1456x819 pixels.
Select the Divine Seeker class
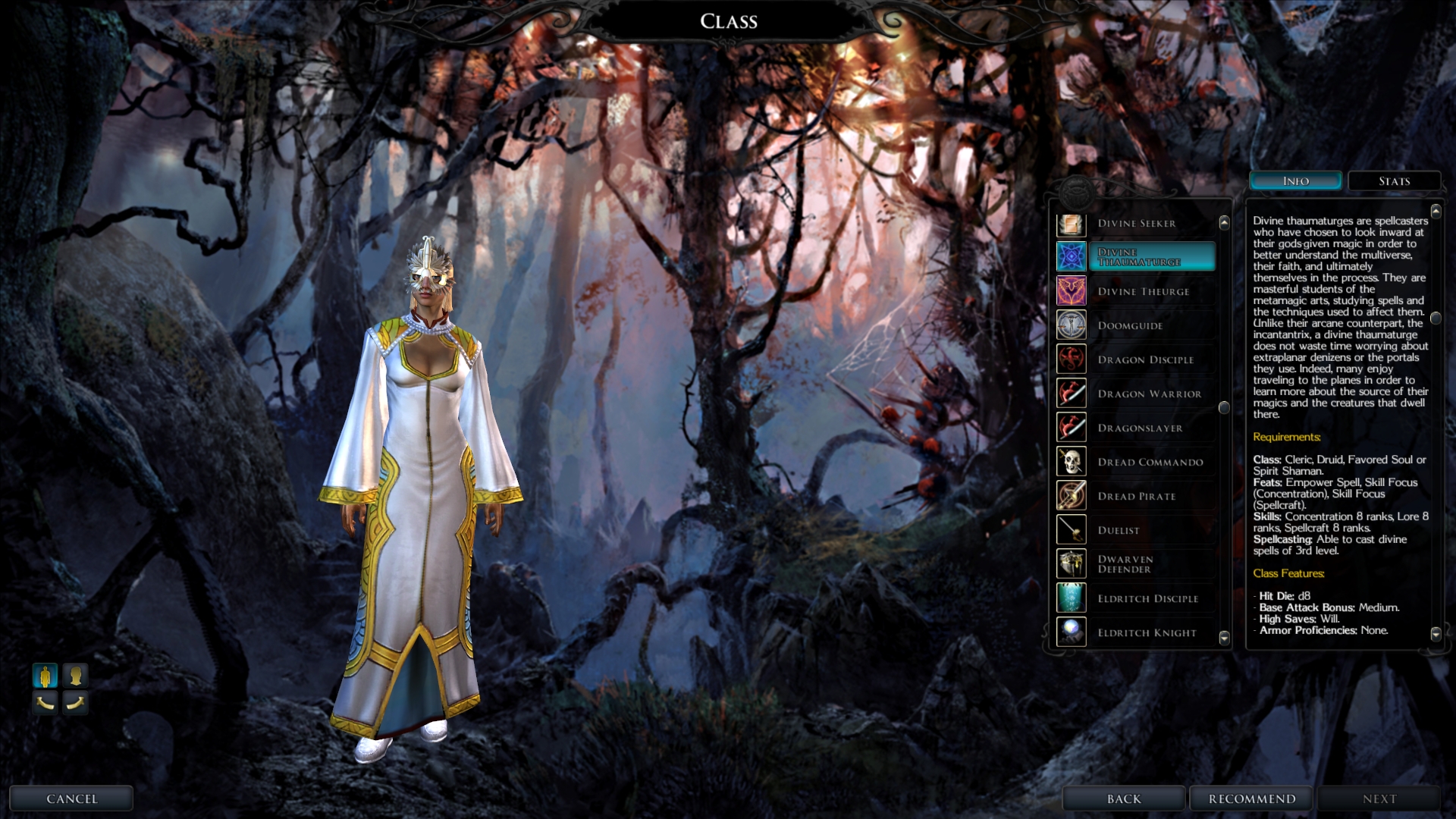1136,224
